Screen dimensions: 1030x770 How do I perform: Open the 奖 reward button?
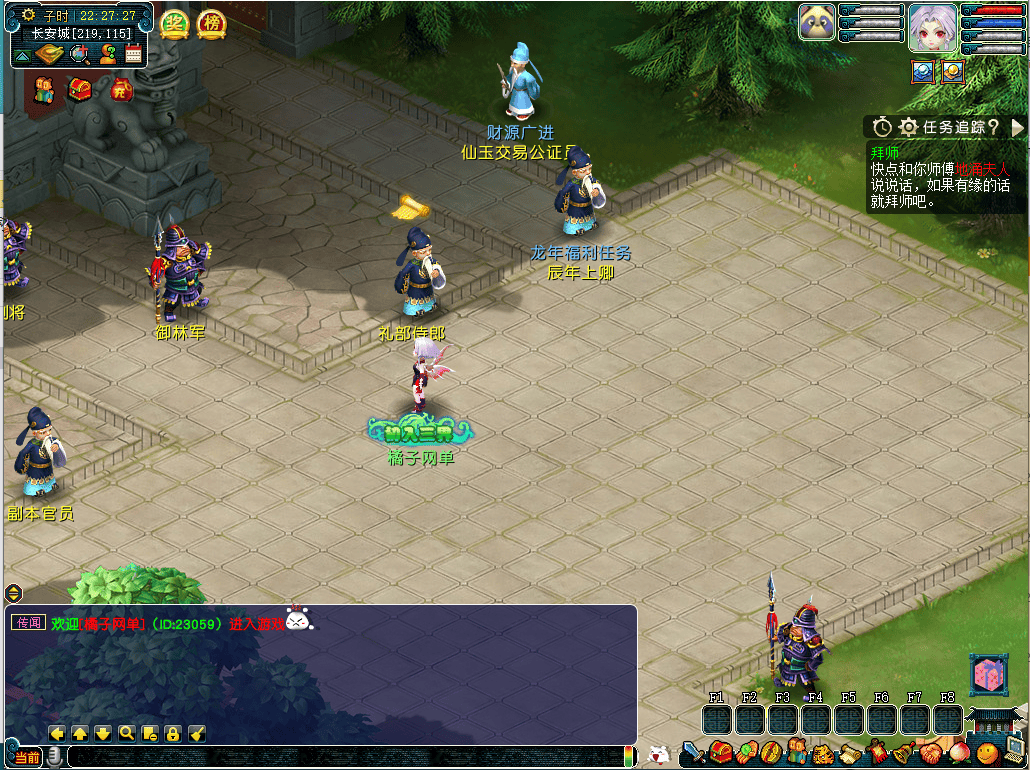tap(174, 23)
